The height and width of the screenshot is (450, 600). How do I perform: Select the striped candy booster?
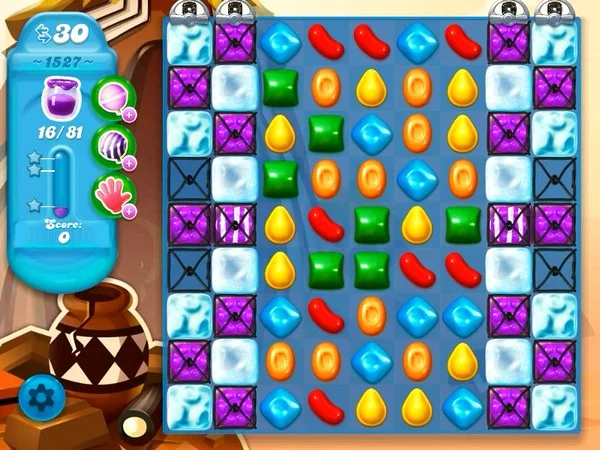113,143
